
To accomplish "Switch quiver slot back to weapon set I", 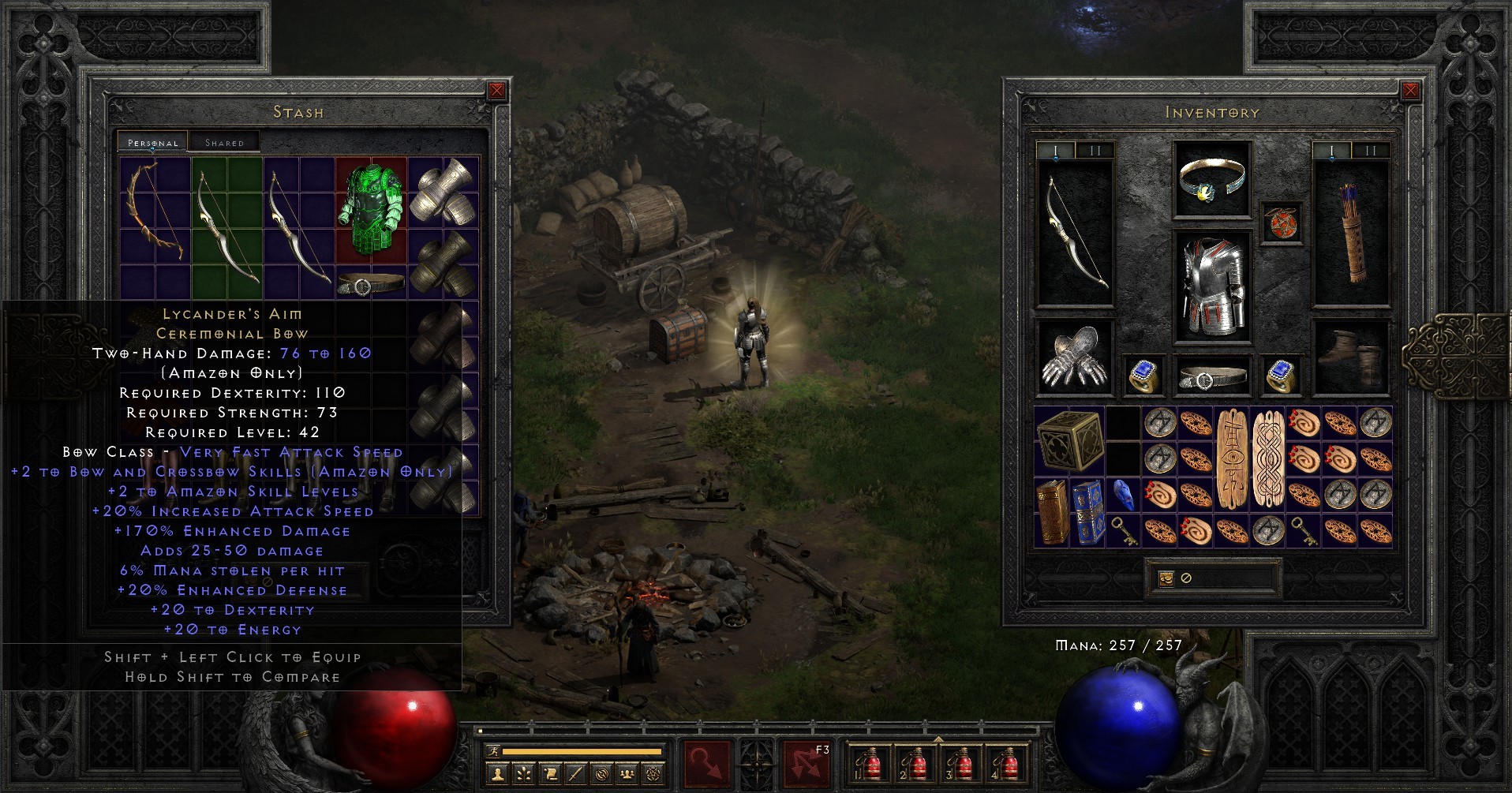I will pyautogui.click(x=1331, y=148).
